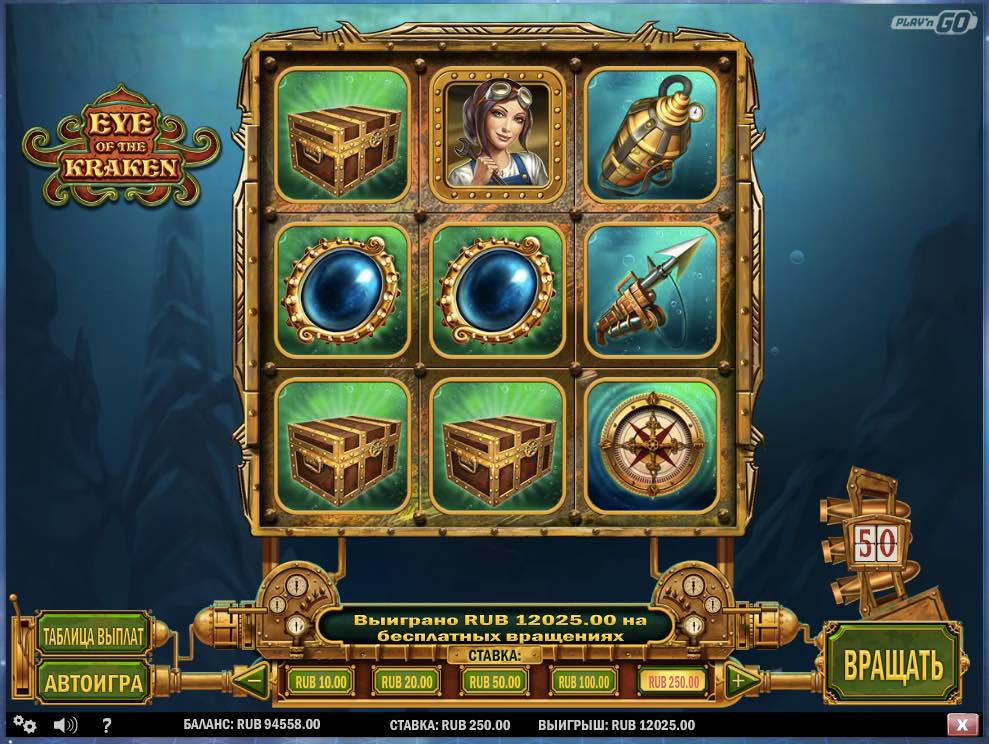Spin the reels with the Вращать button
Image resolution: width=989 pixels, height=744 pixels.
892,664
